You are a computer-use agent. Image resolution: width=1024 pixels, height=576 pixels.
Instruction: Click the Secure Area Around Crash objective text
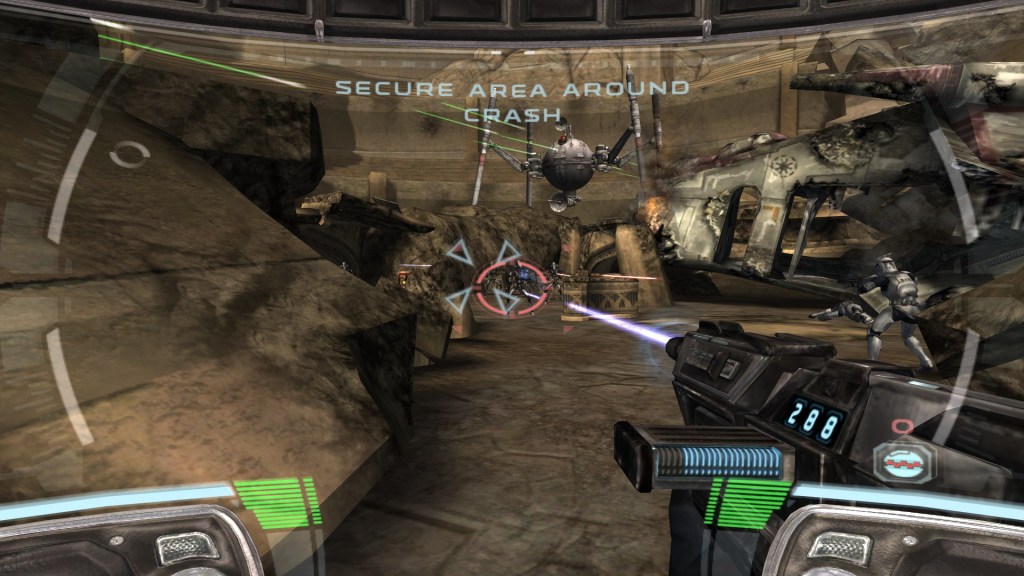(x=512, y=100)
